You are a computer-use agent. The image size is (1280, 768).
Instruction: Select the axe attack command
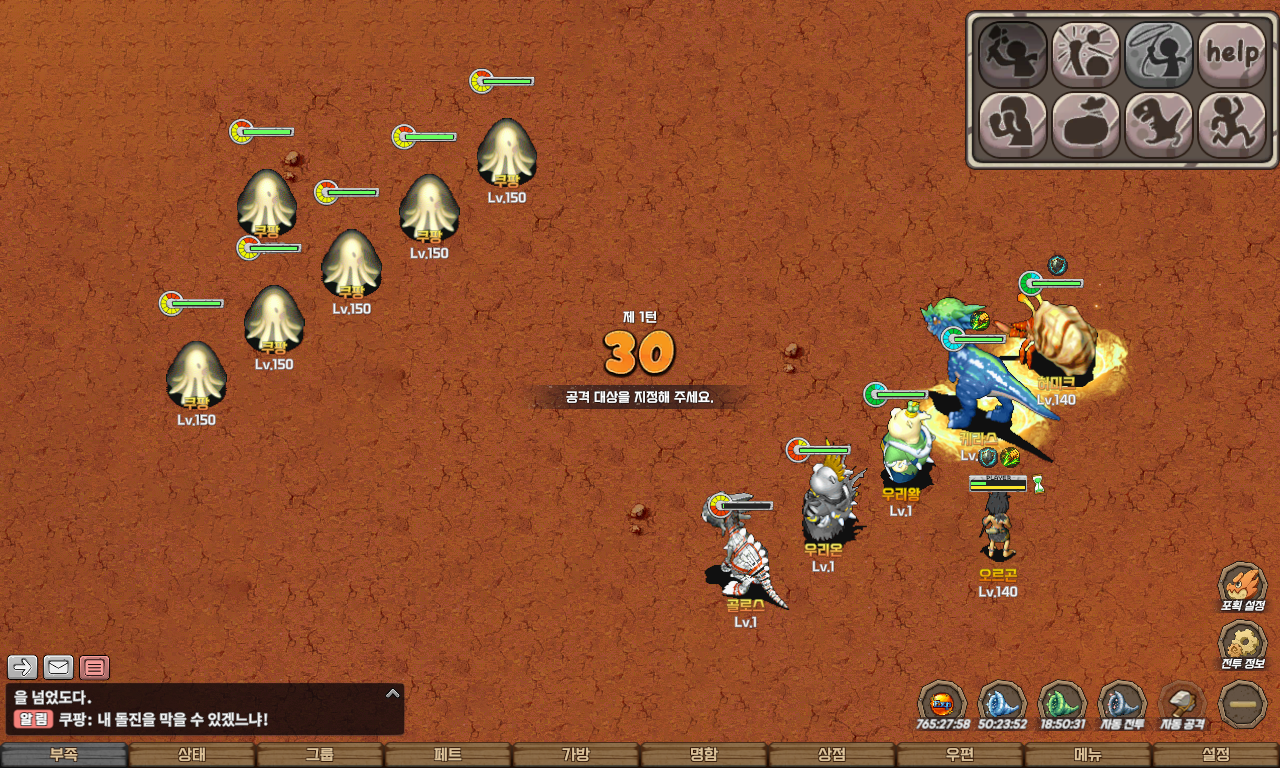[1012, 54]
